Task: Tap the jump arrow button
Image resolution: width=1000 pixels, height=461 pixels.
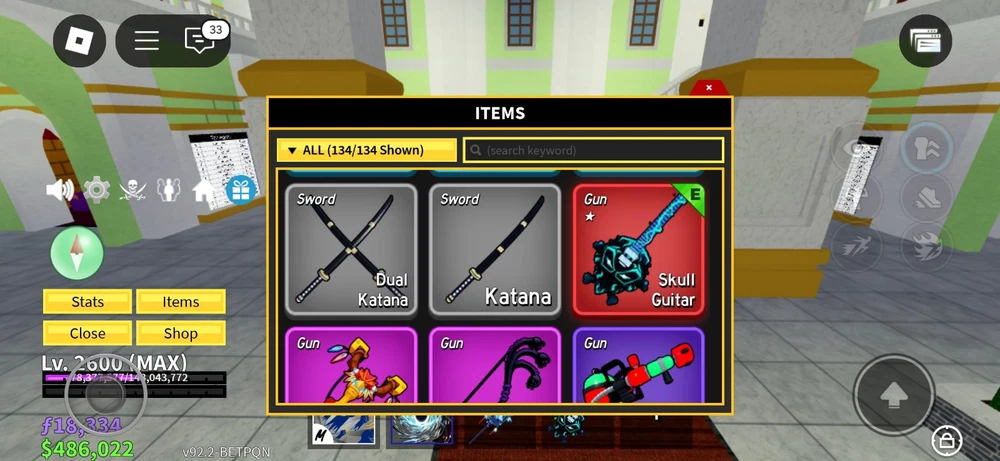Action: pos(894,395)
